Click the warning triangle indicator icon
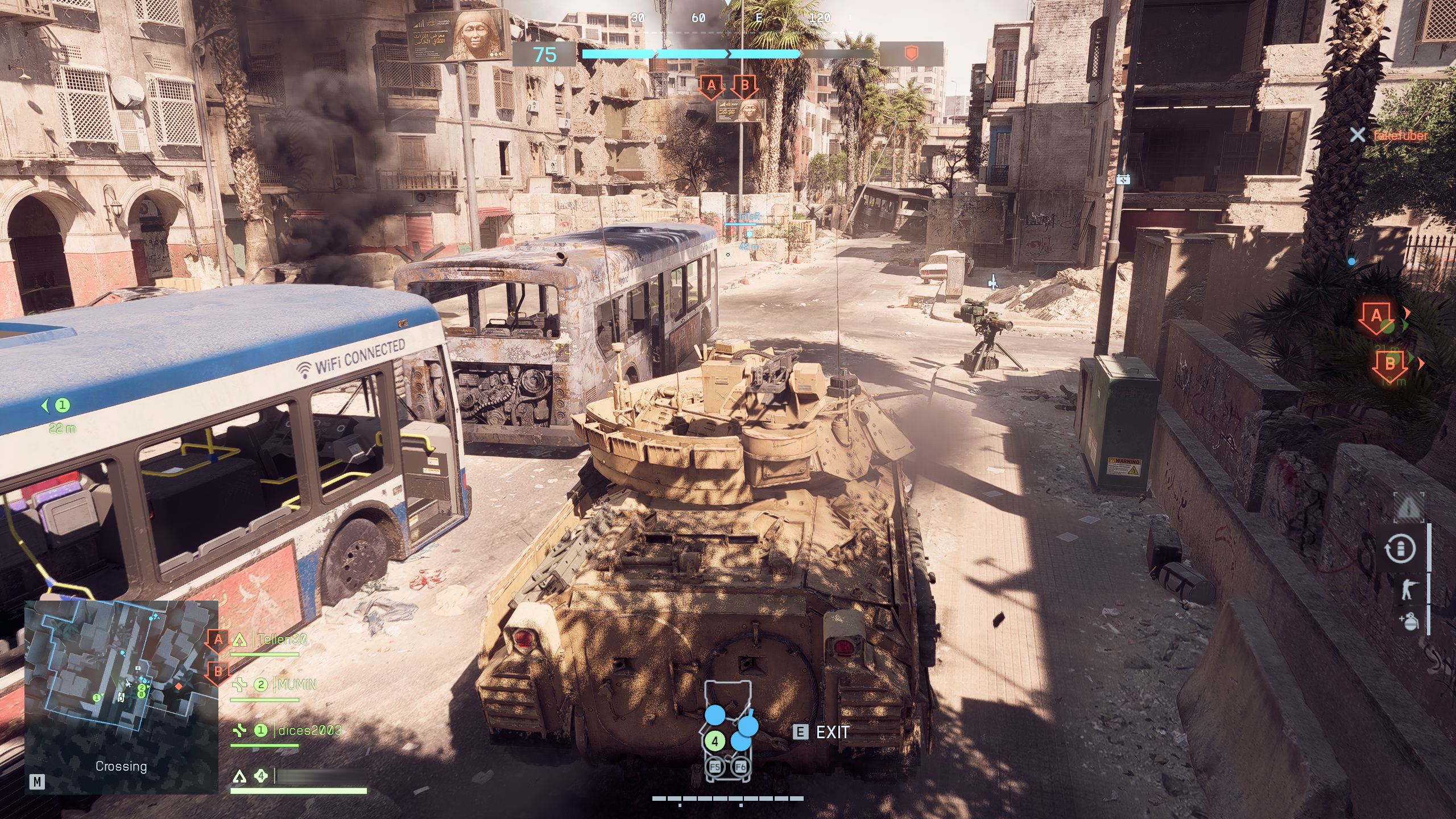This screenshot has width=1456, height=819. pos(1408,508)
